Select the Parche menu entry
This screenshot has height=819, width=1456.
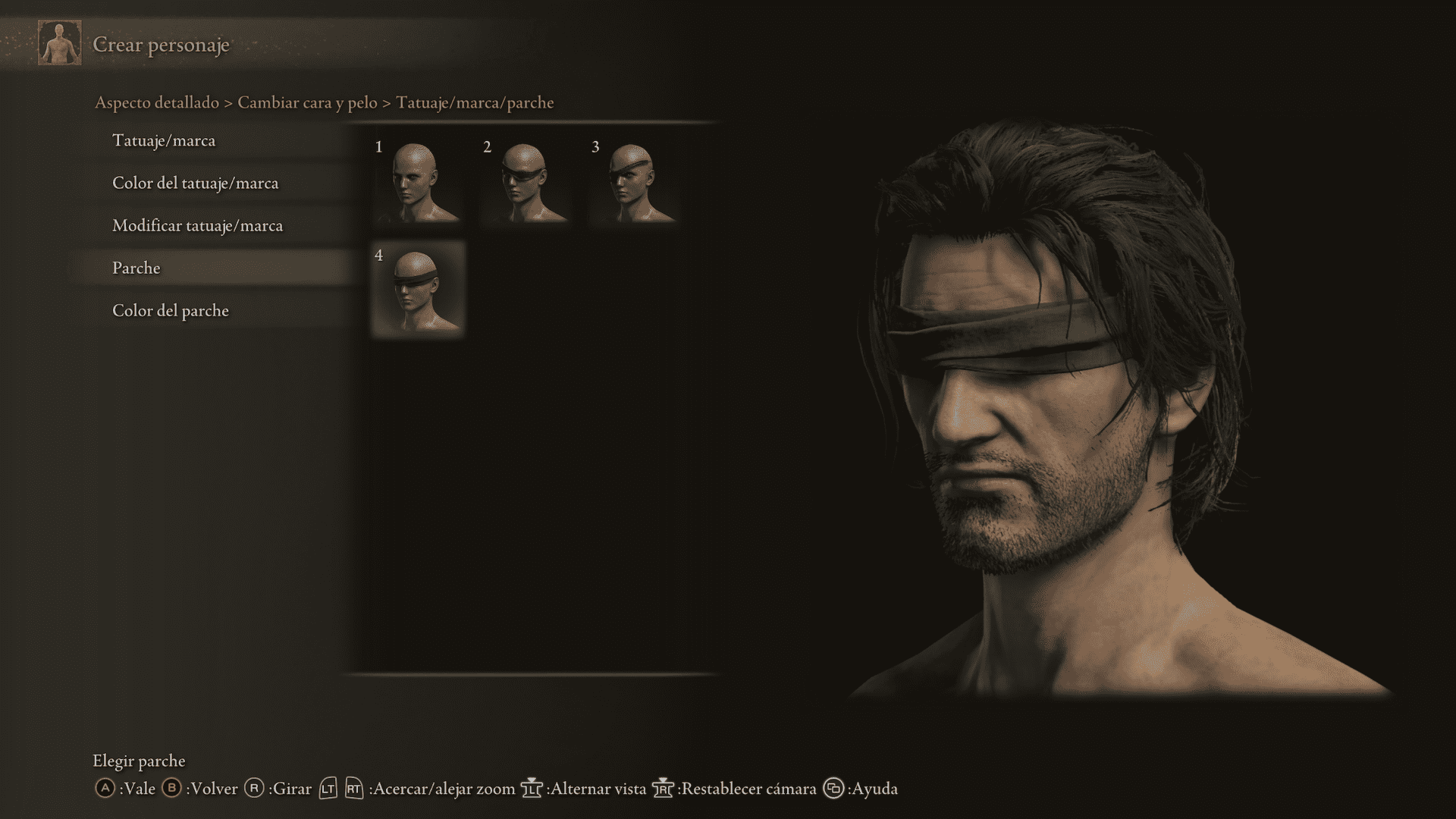[136, 268]
